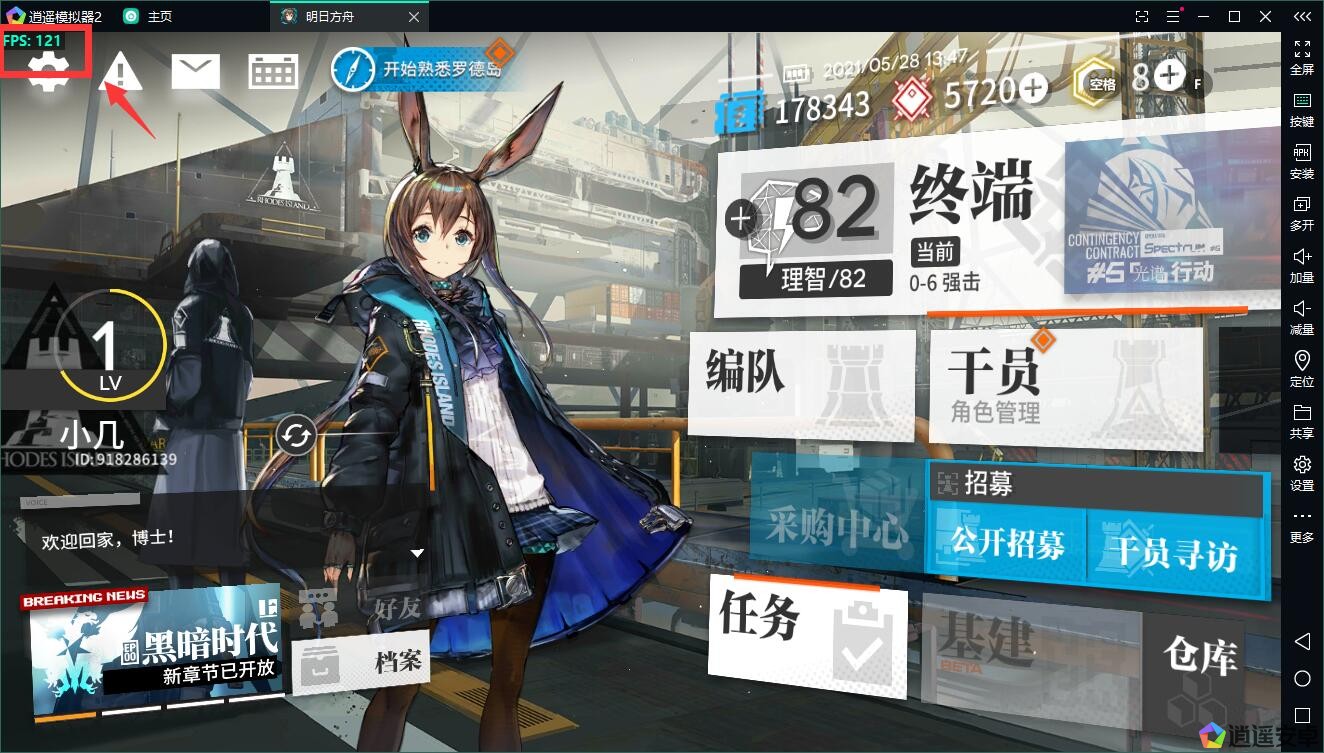
Task: Click the assistant swap circular arrows icon
Action: tap(297, 435)
